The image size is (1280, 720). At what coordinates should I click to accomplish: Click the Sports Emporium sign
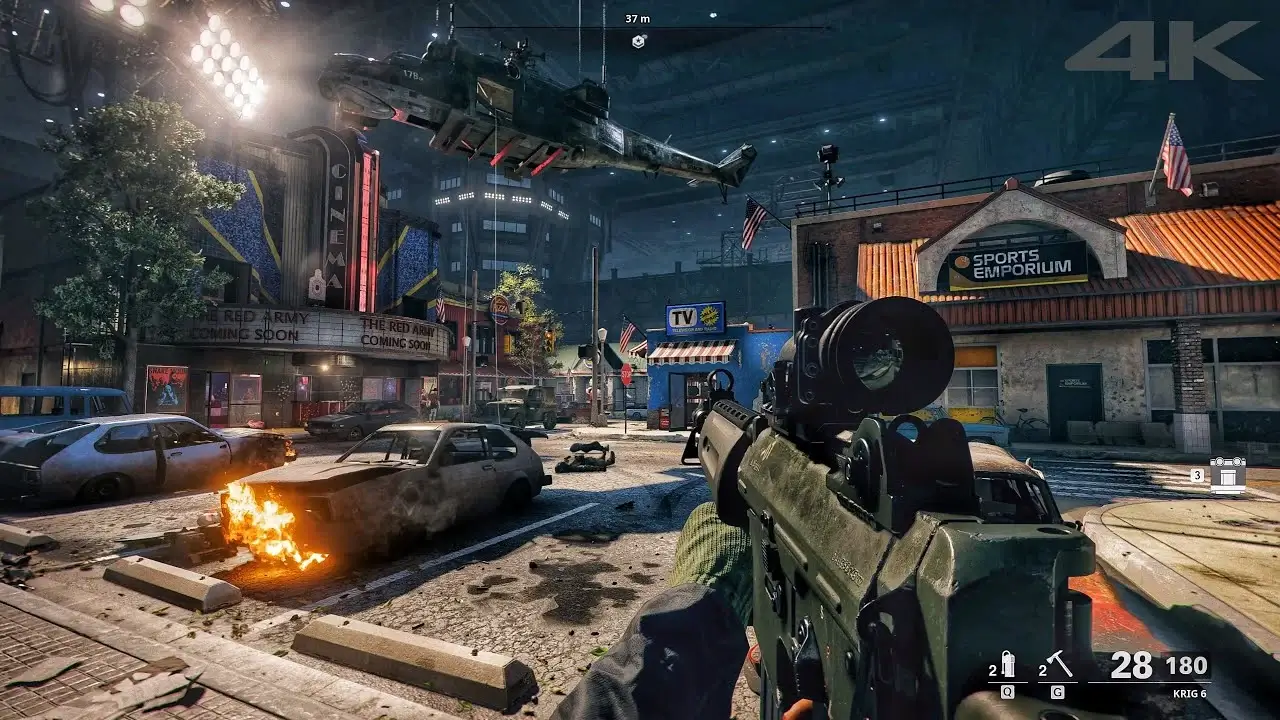click(x=1018, y=258)
